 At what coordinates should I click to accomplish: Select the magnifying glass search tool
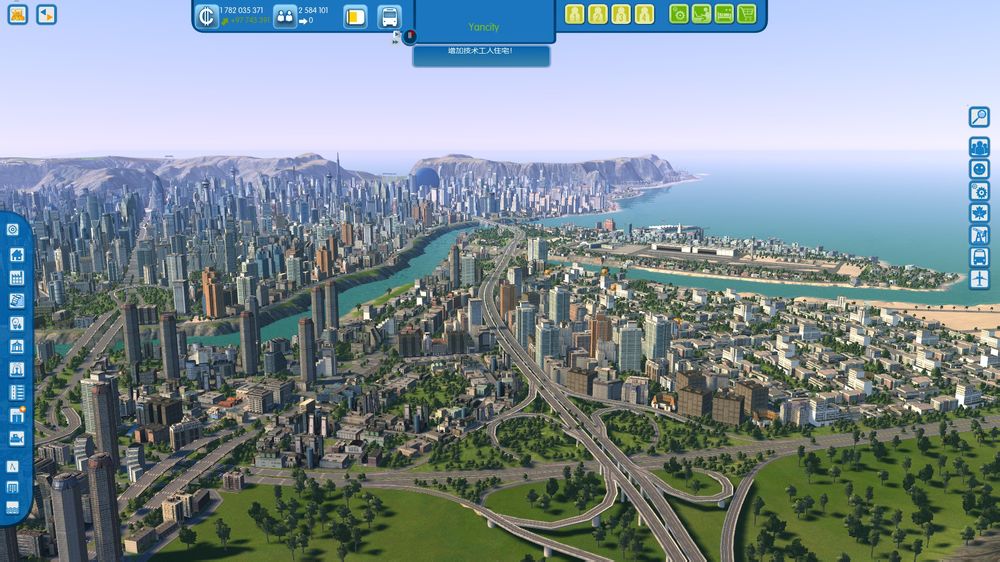pos(979,117)
